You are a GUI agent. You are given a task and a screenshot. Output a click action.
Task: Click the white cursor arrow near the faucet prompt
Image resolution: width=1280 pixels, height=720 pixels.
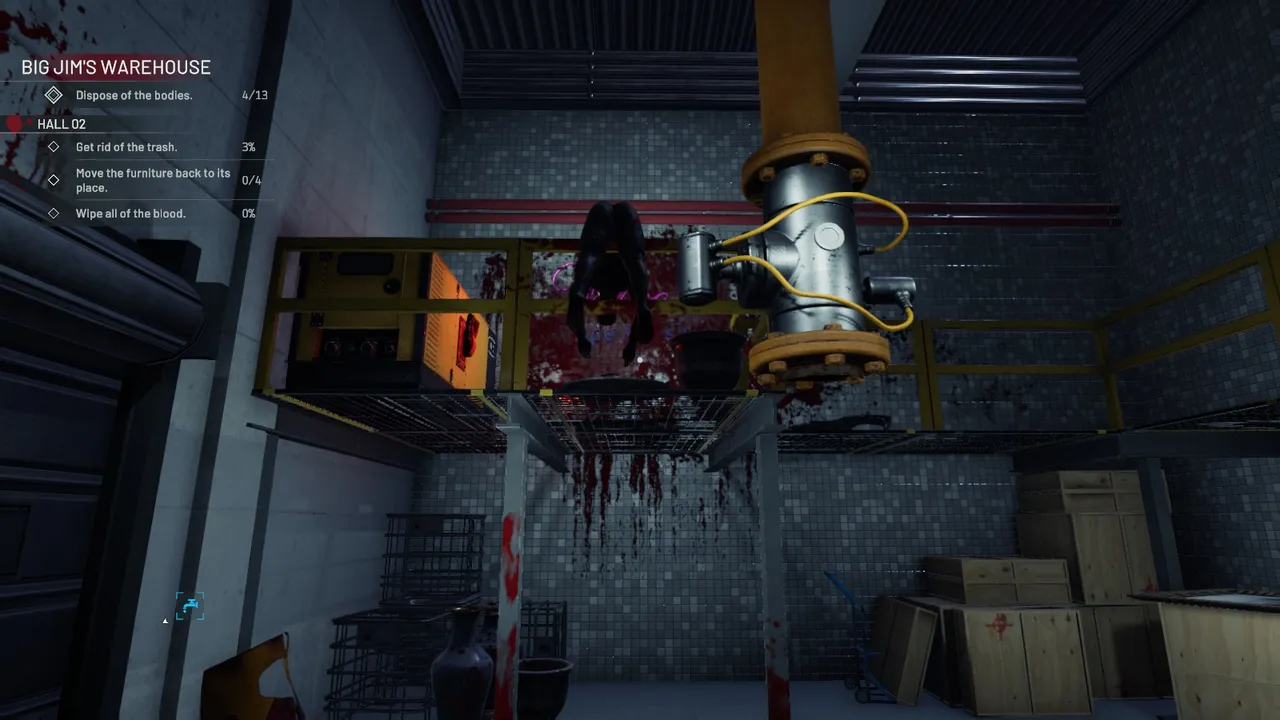coord(165,621)
